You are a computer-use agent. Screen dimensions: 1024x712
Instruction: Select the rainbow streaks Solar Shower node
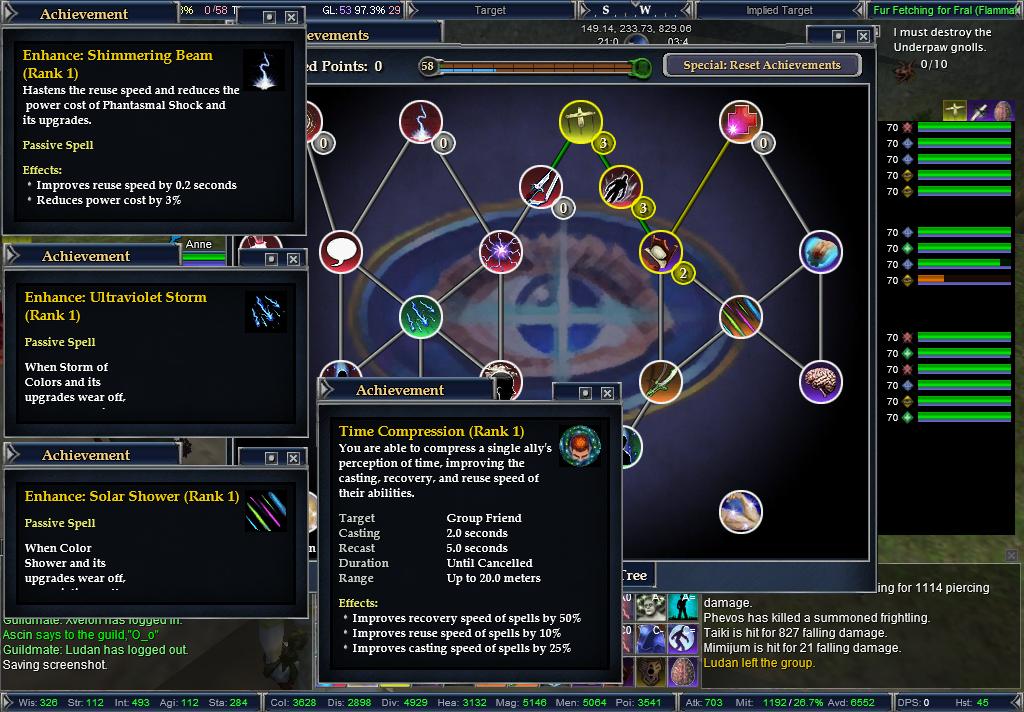pos(741,317)
